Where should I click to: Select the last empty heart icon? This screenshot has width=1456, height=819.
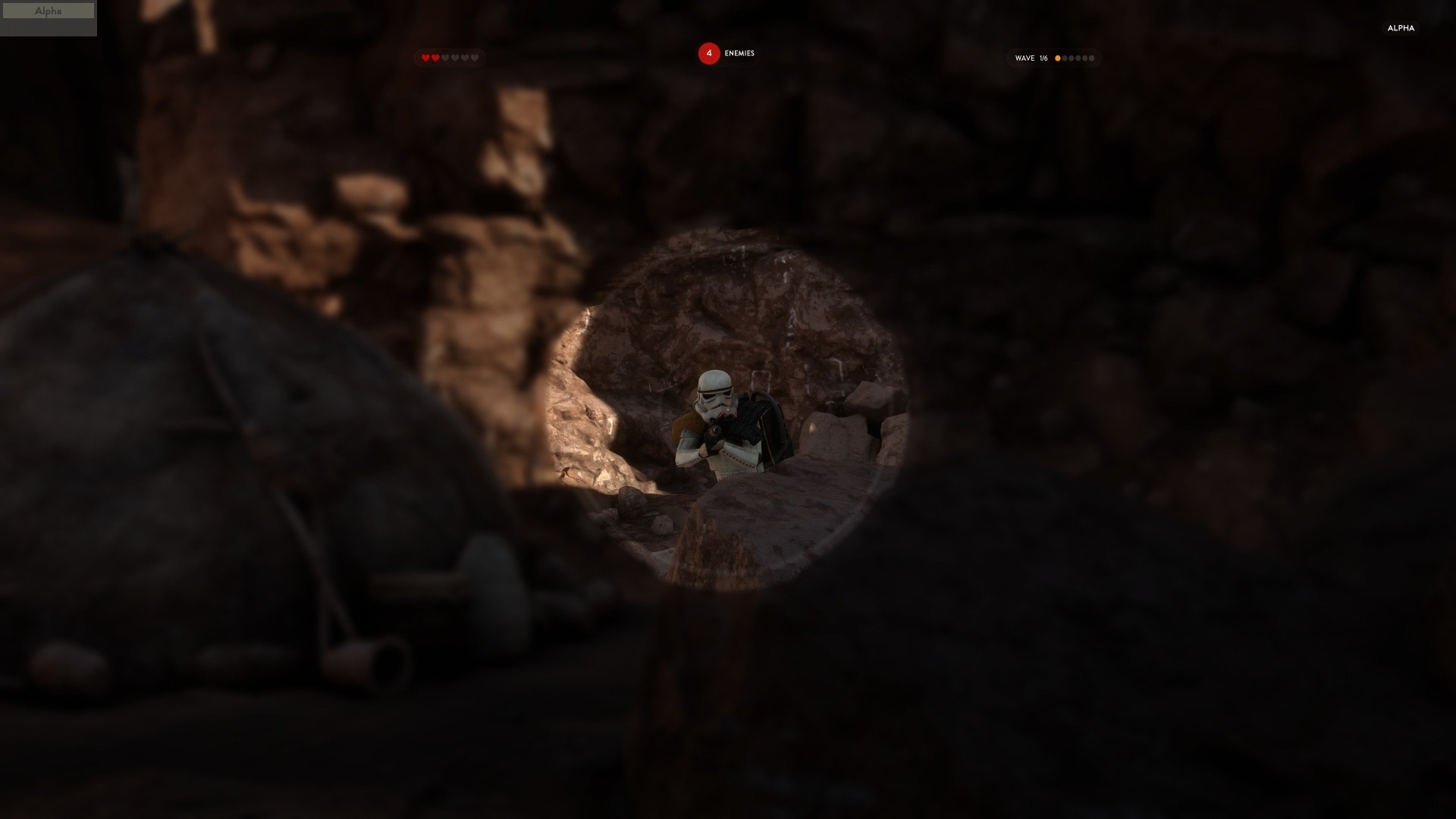pos(475,57)
